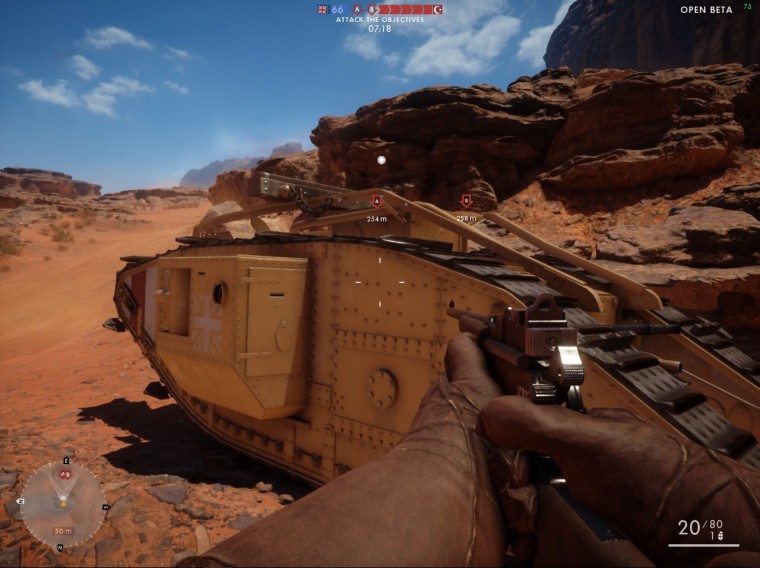Click the objective A icon in the top scorebar

point(357,9)
